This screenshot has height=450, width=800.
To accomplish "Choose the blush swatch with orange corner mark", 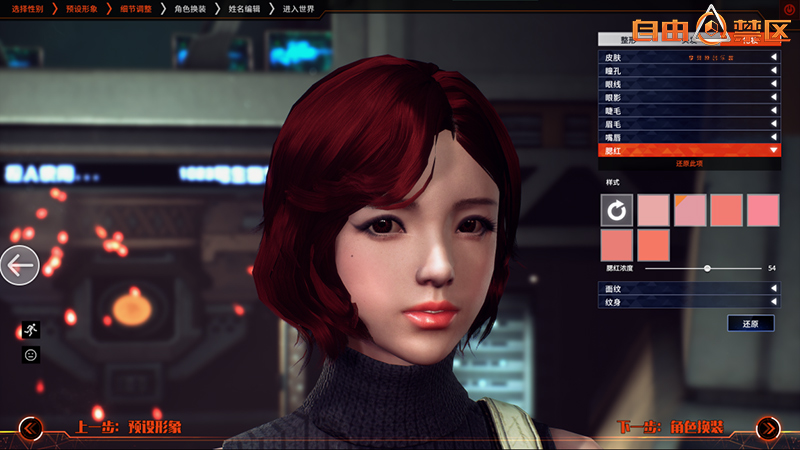I will (x=690, y=210).
